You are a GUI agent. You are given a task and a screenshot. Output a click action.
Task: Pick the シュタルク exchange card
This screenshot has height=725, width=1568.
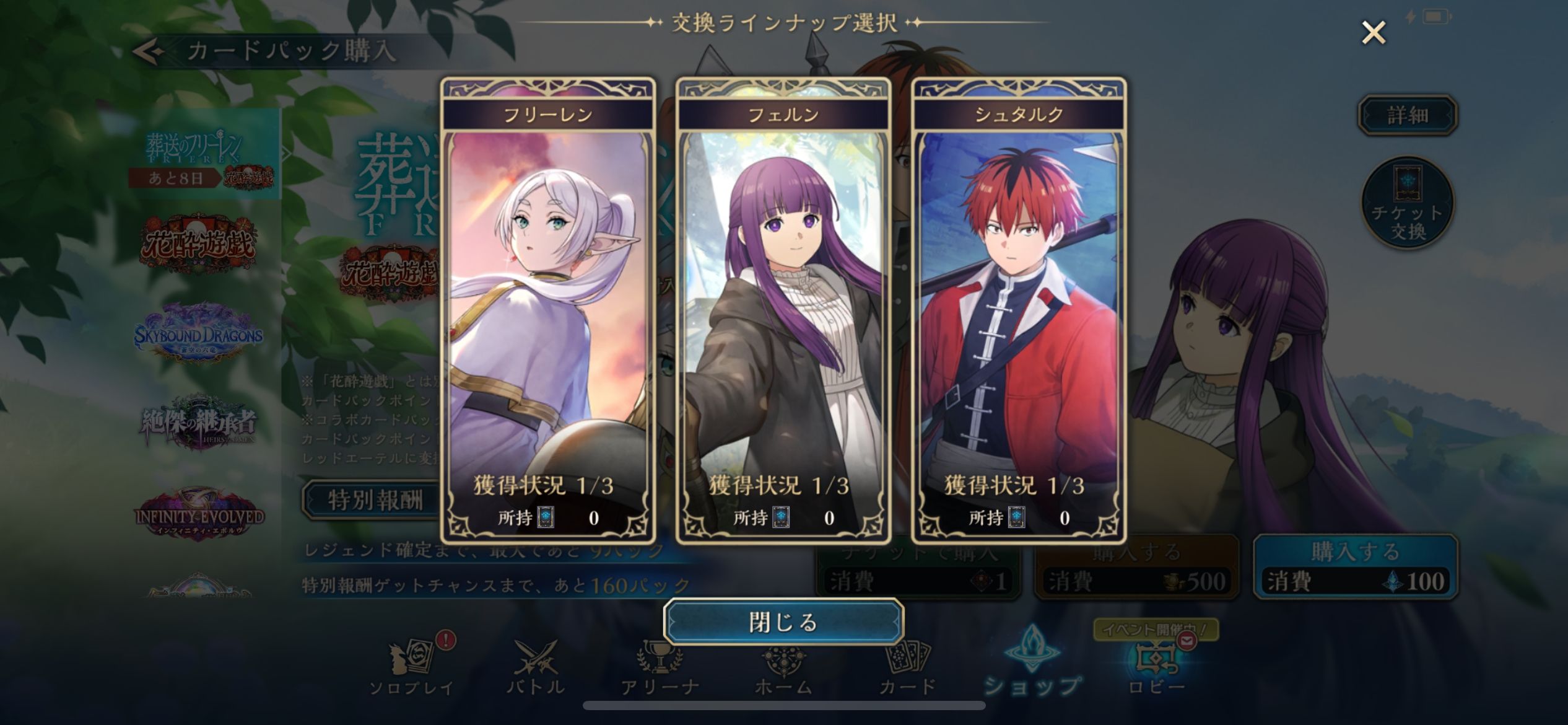[1019, 310]
